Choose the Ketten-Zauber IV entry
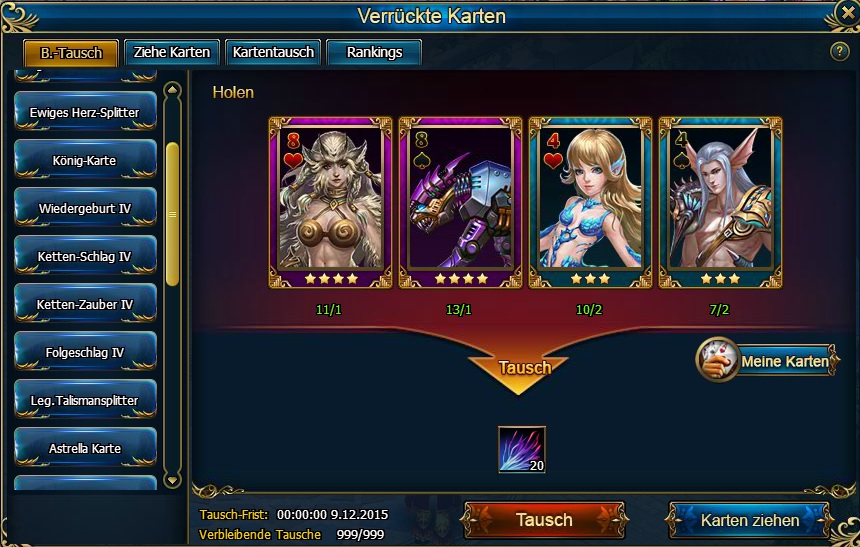Image resolution: width=860 pixels, height=547 pixels. [x=85, y=304]
